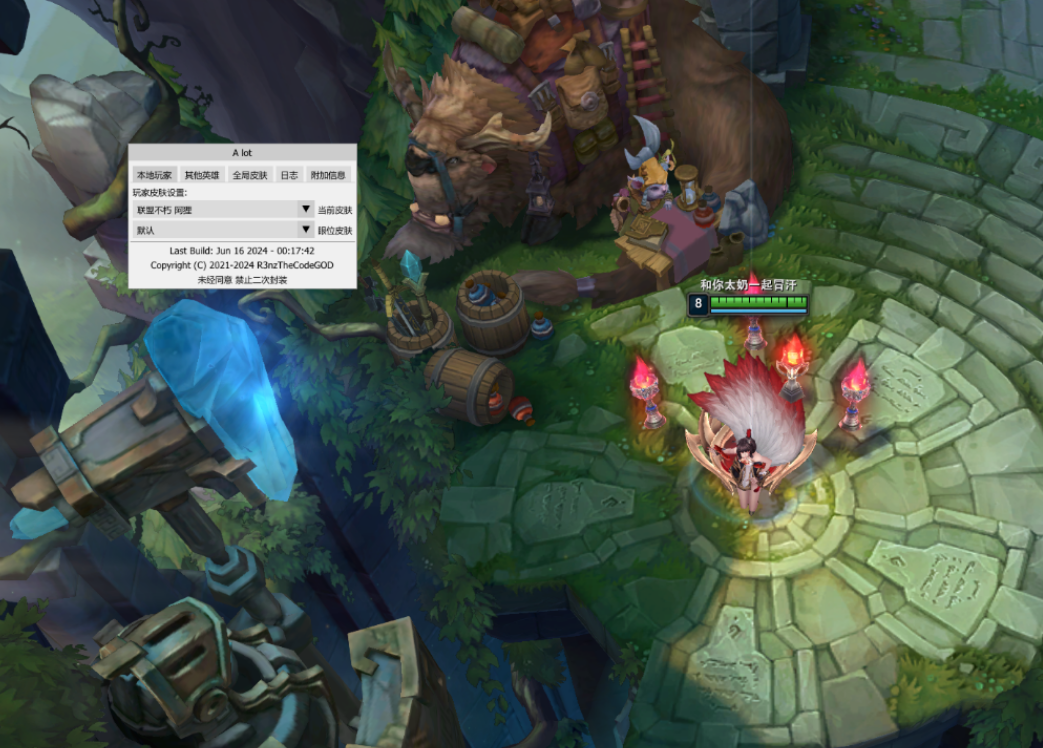Open the 其他英雄 tab

tap(202, 175)
